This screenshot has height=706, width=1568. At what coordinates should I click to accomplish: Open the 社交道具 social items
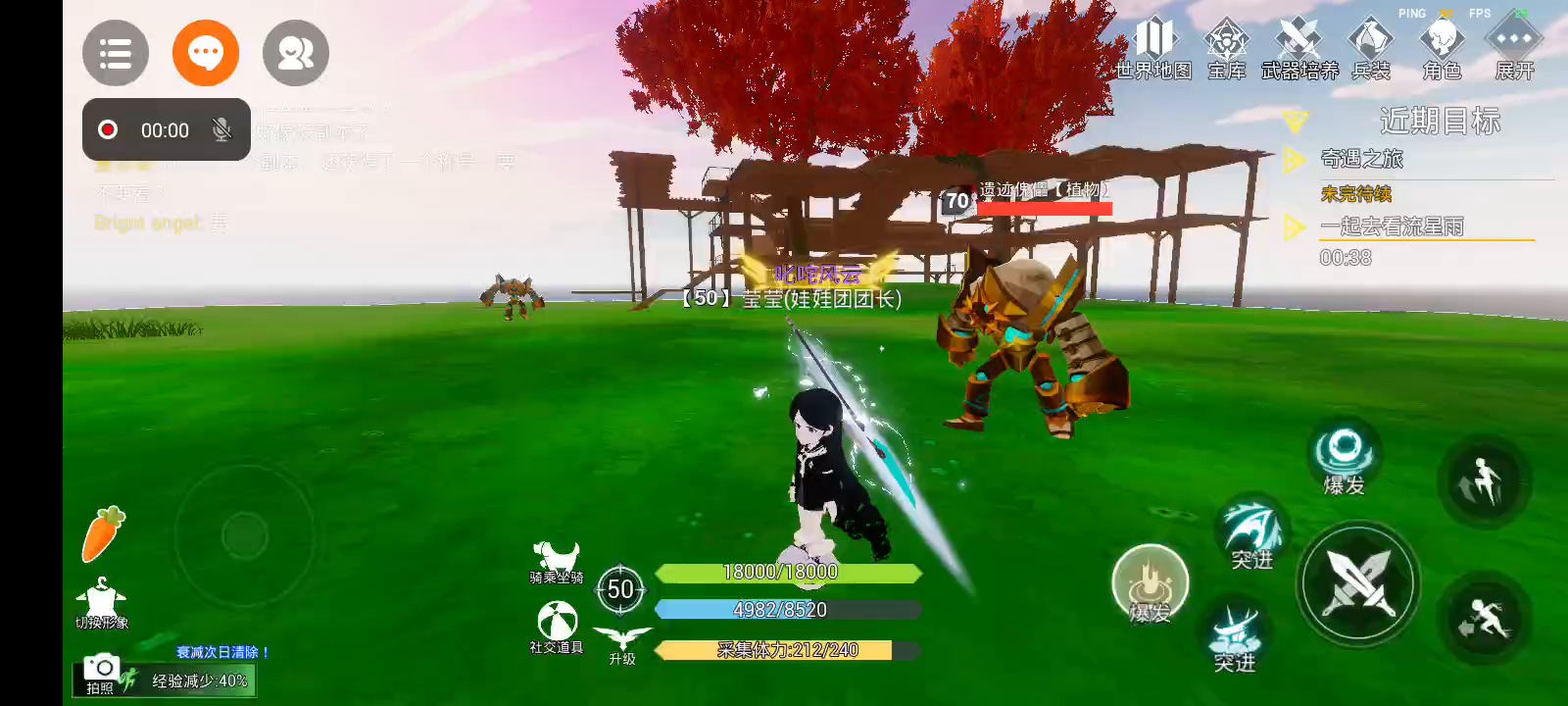click(x=557, y=626)
